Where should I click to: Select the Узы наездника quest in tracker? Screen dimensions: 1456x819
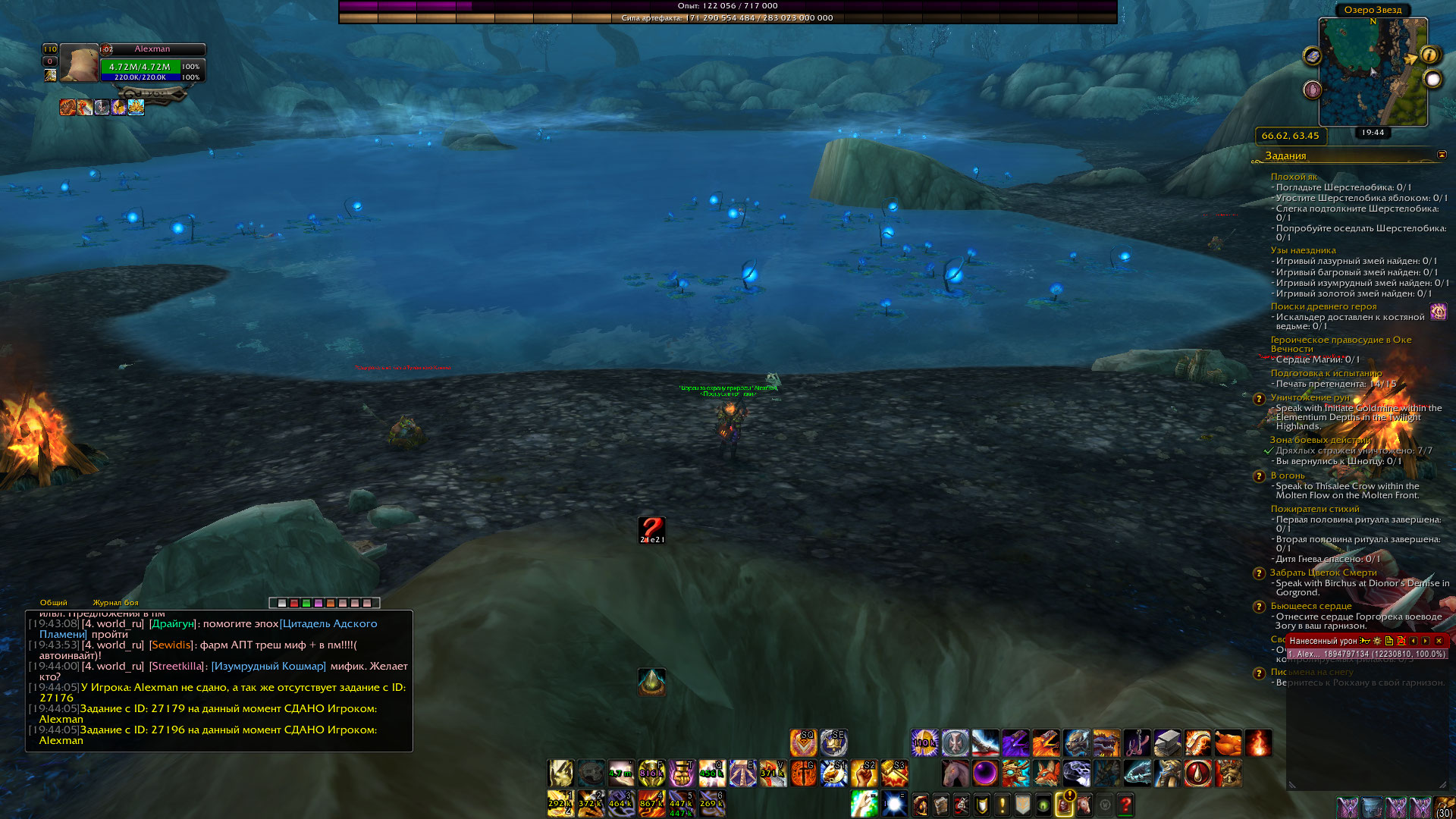point(1303,250)
